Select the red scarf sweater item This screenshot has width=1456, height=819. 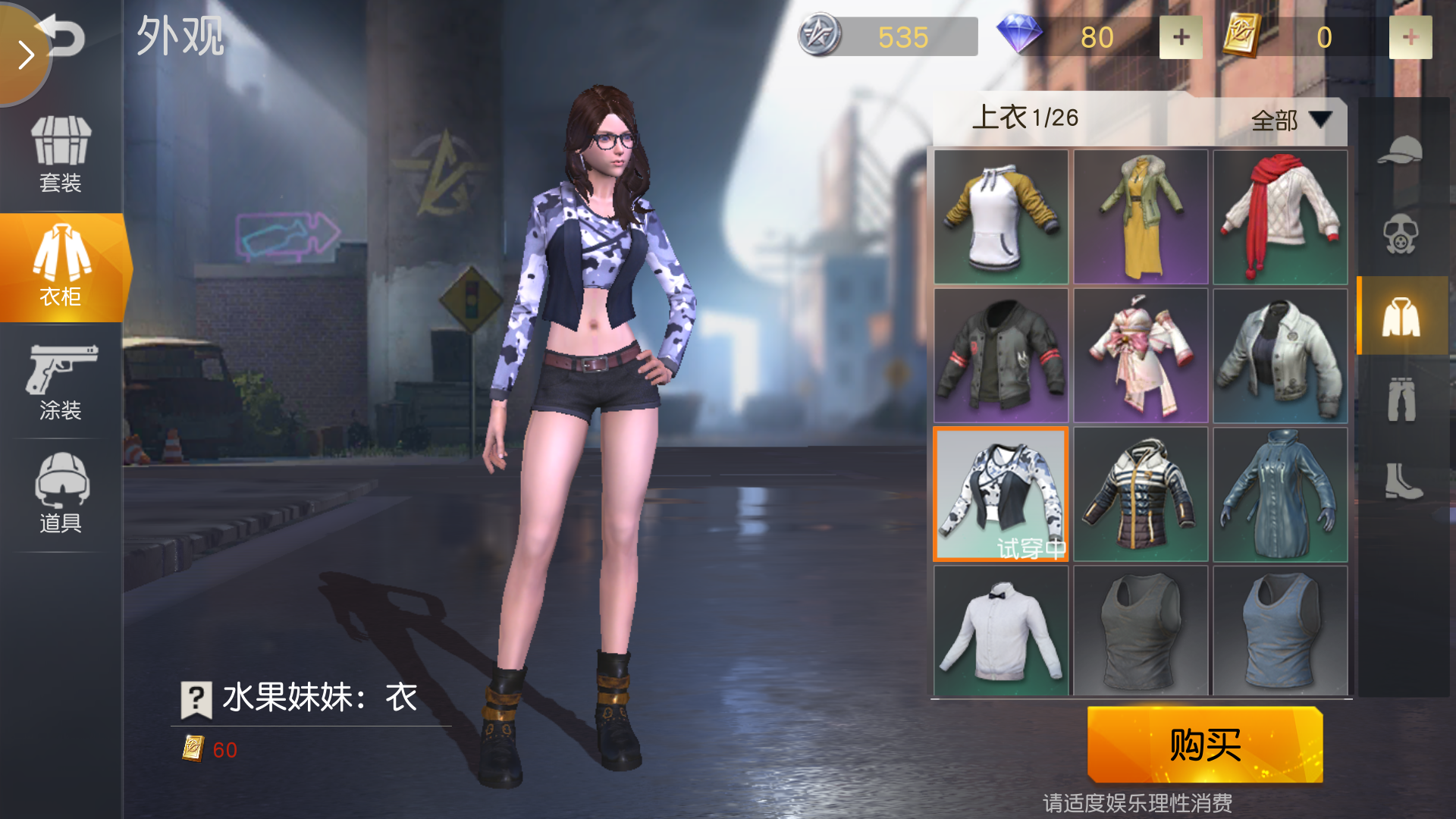click(x=1279, y=218)
